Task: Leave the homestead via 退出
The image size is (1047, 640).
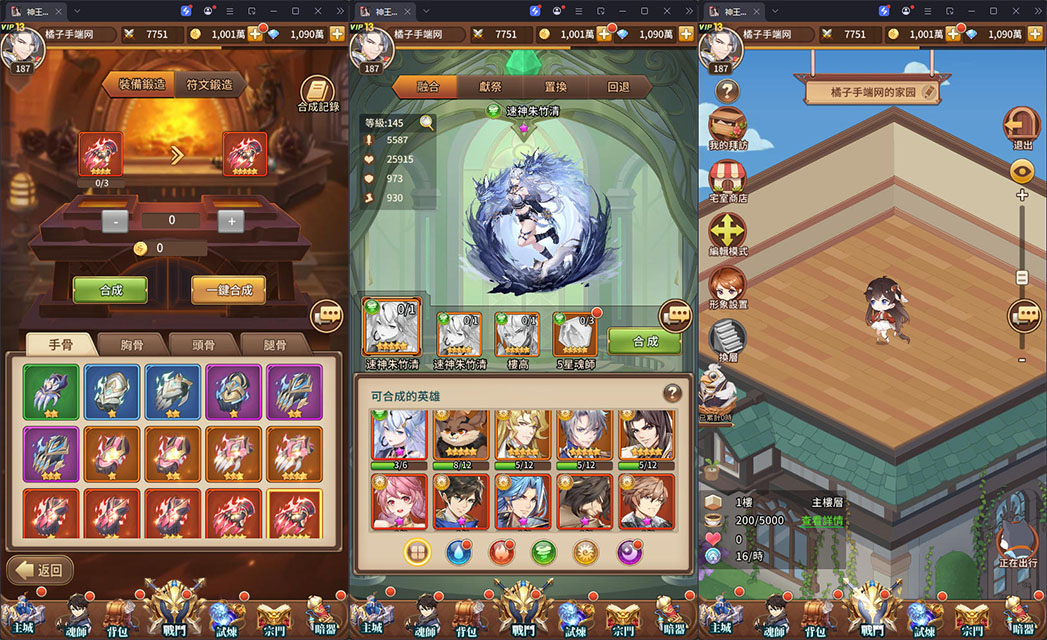Action: click(x=1022, y=128)
